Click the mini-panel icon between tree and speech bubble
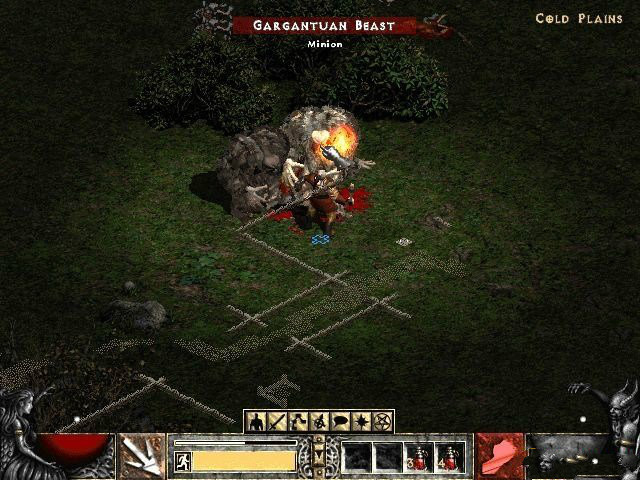Viewport: 640px width, 480px height. (319, 422)
